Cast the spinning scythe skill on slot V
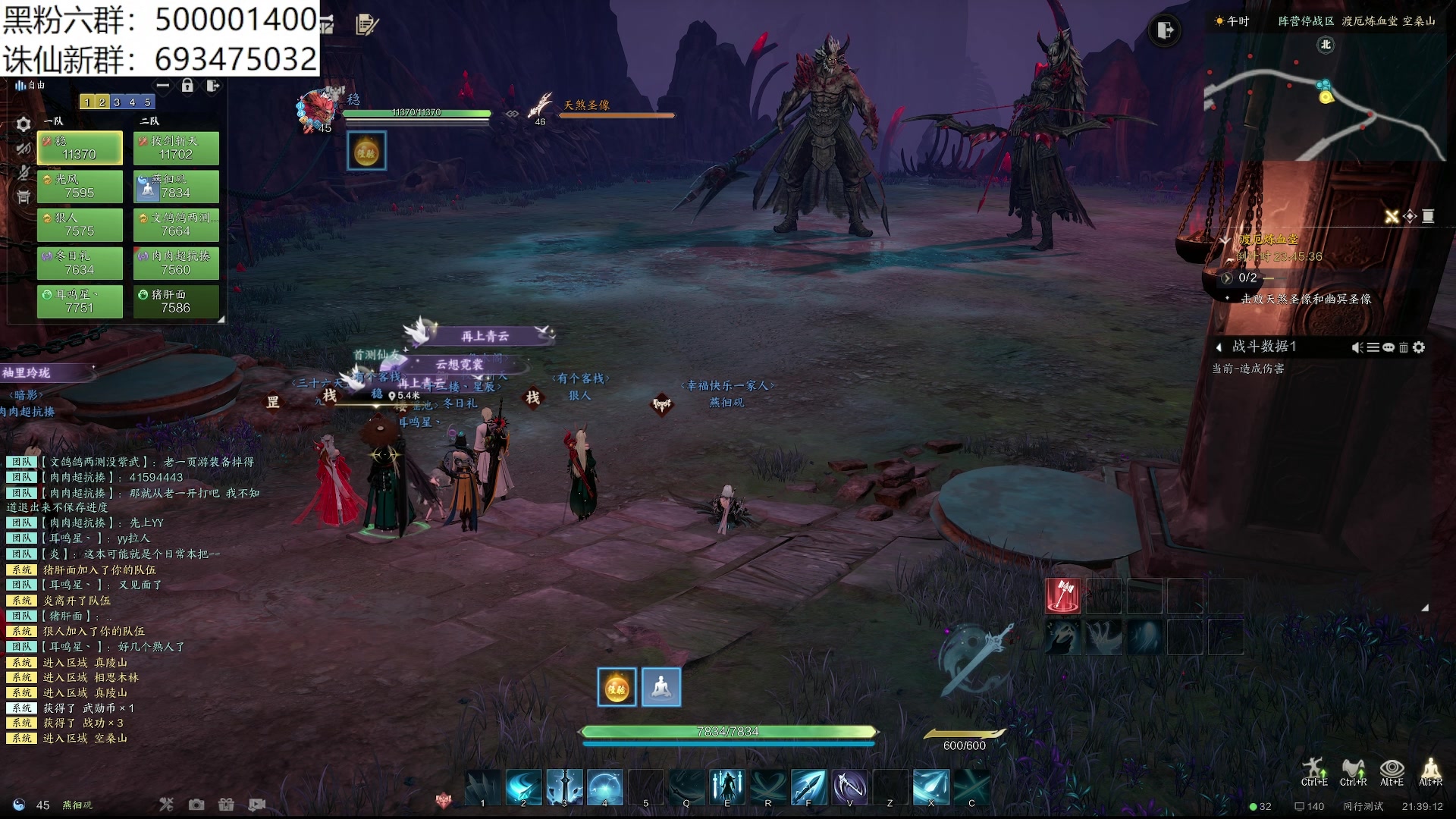Screen dimensions: 1456x819 (x=849, y=786)
